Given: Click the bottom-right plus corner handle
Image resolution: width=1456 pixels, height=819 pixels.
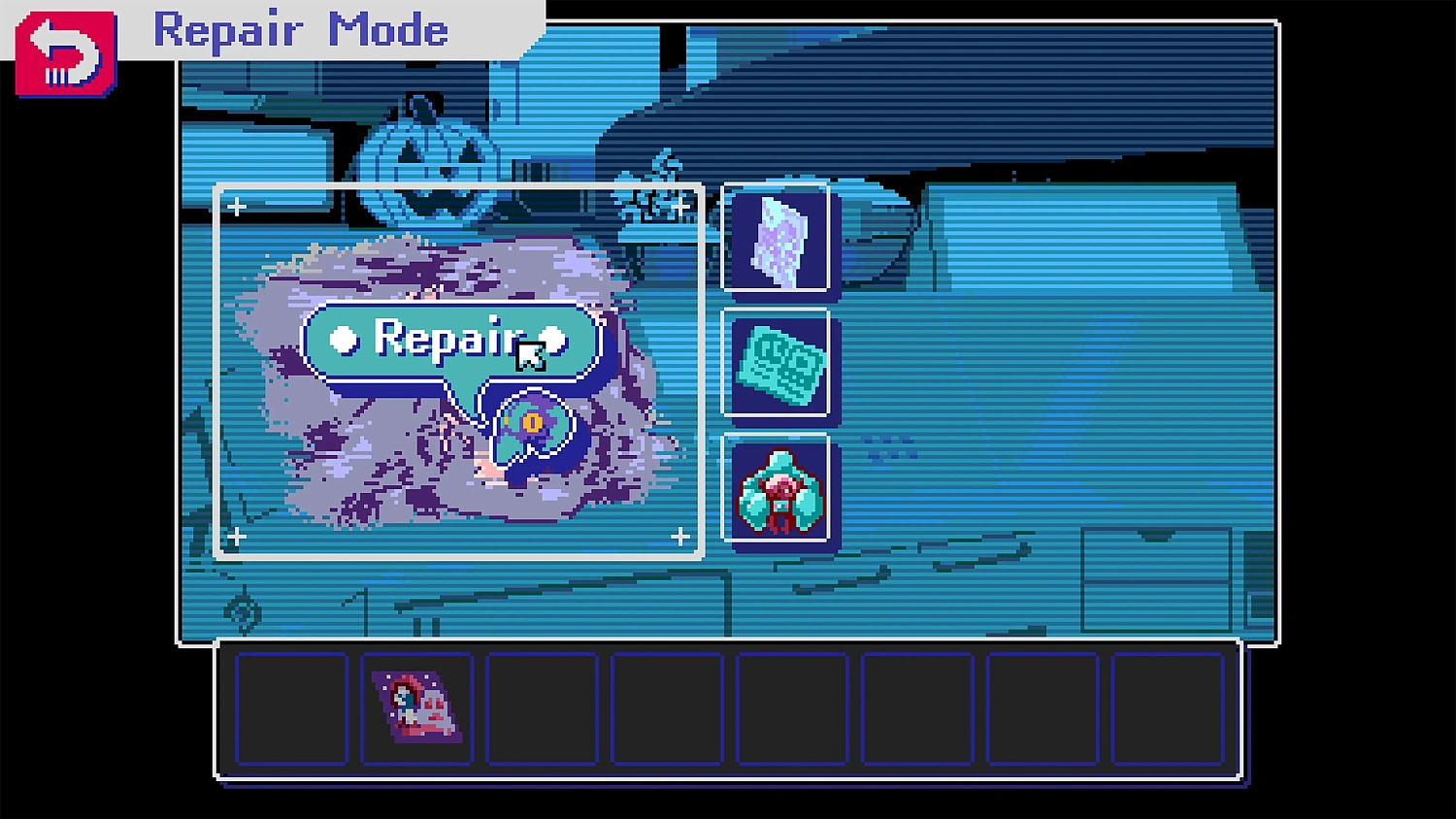Looking at the screenshot, I should point(679,535).
